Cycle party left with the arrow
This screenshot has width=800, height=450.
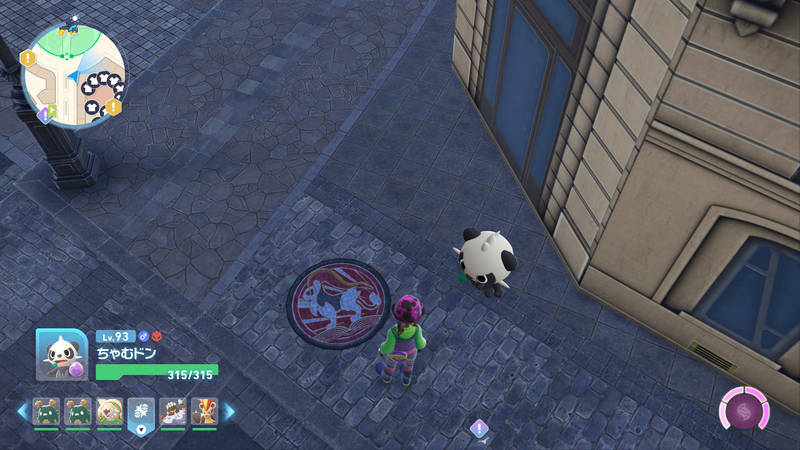click(x=22, y=411)
